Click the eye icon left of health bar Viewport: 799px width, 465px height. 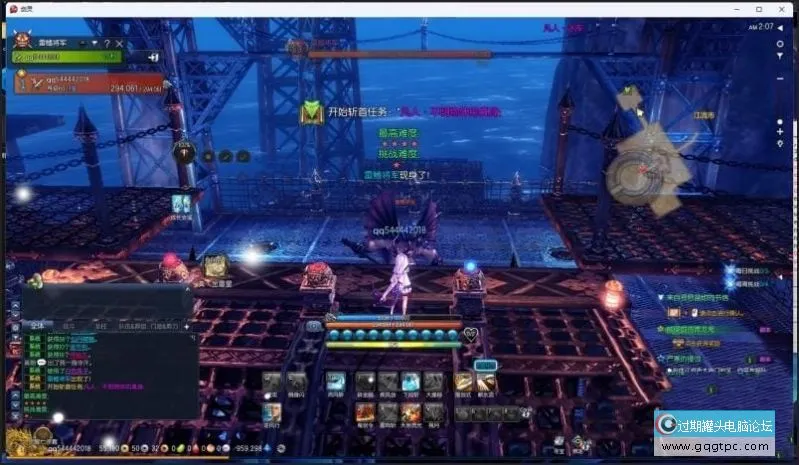pos(314,325)
